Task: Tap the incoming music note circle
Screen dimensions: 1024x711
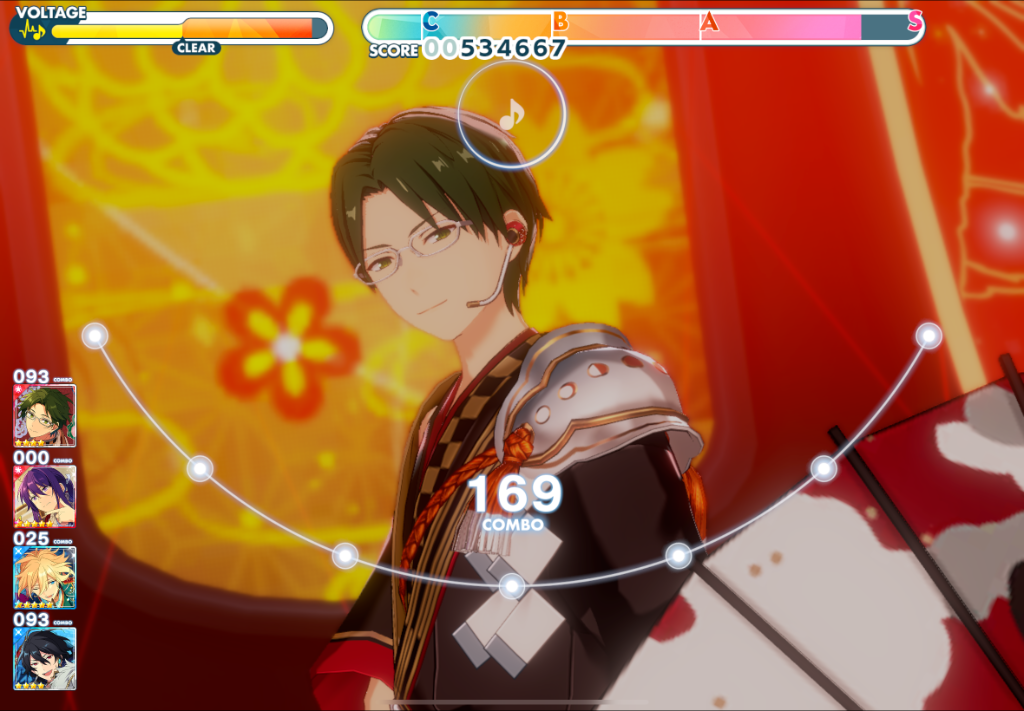Action: [x=511, y=115]
